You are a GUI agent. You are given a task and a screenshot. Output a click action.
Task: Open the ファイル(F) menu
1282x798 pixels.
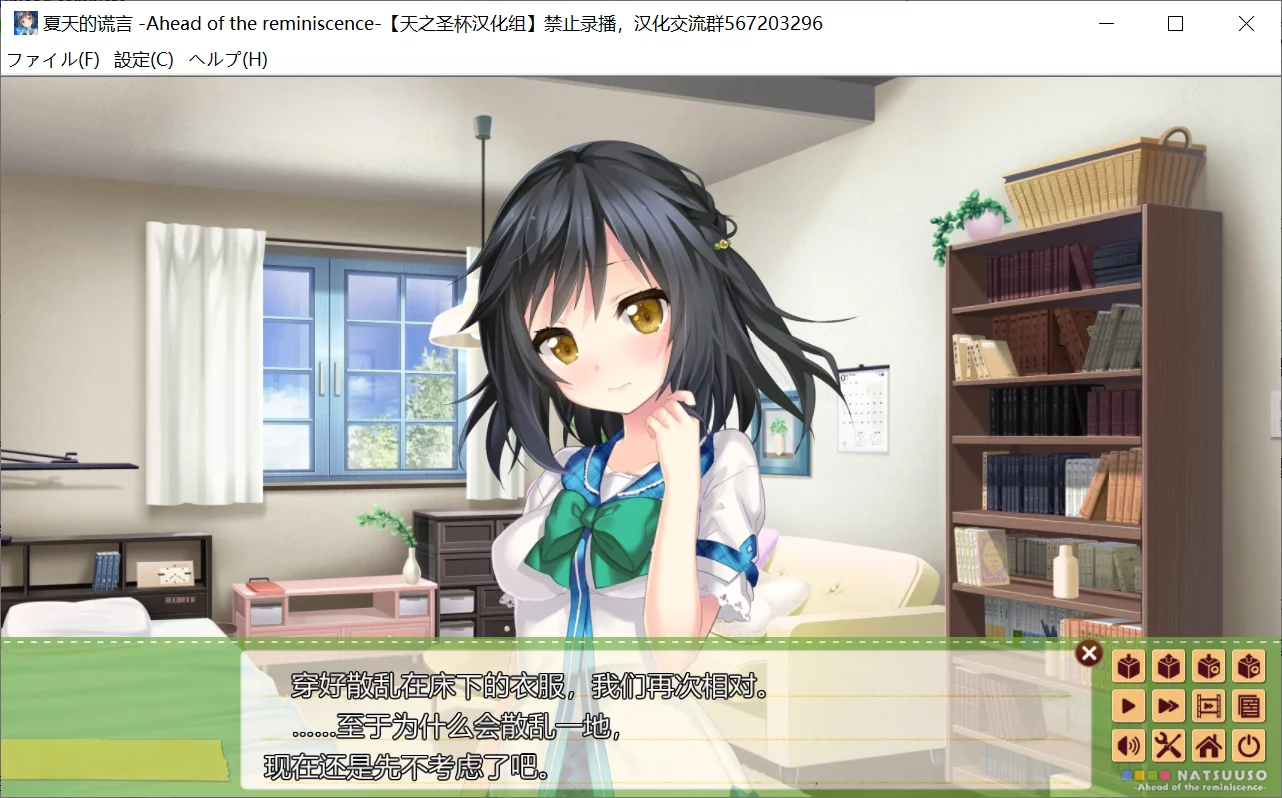(x=55, y=59)
